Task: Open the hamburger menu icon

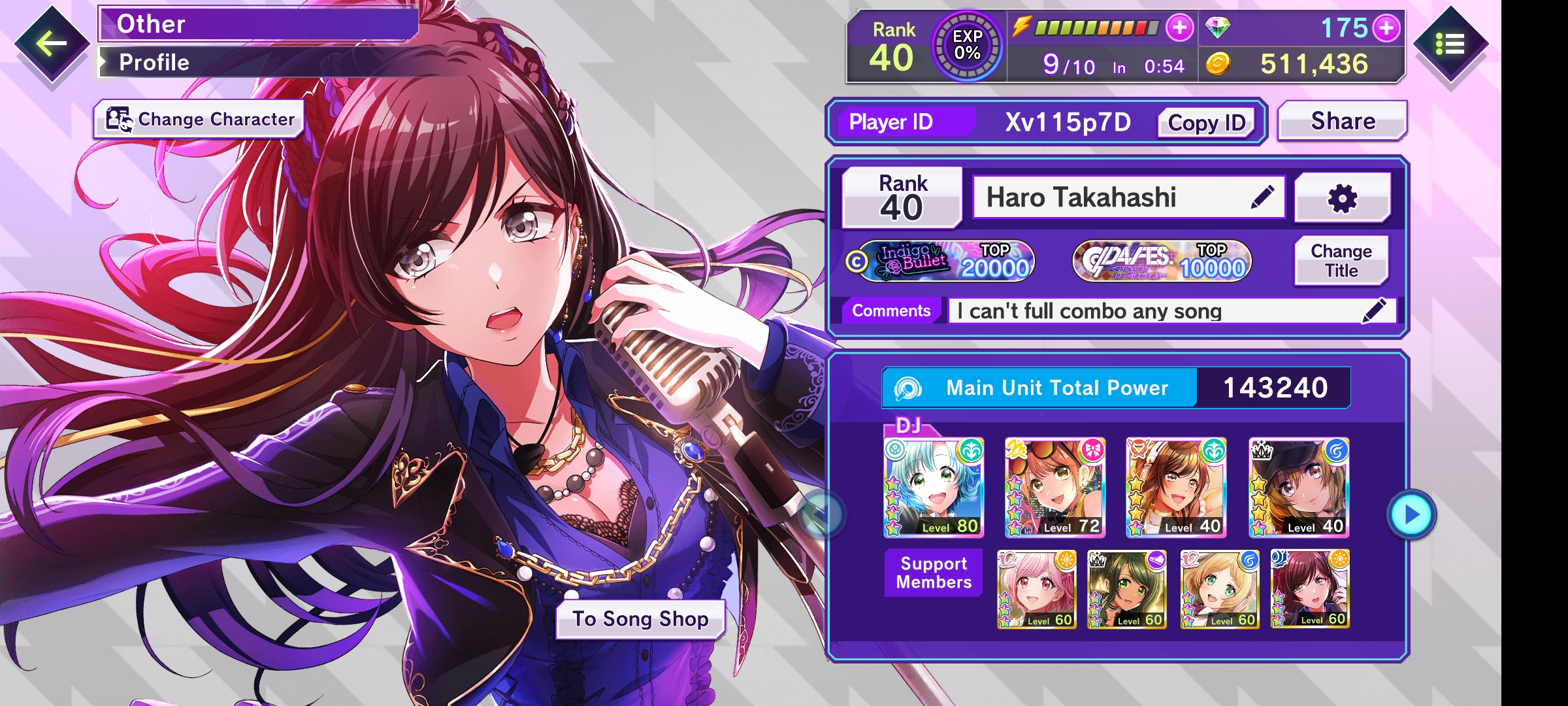Action: click(x=1450, y=44)
